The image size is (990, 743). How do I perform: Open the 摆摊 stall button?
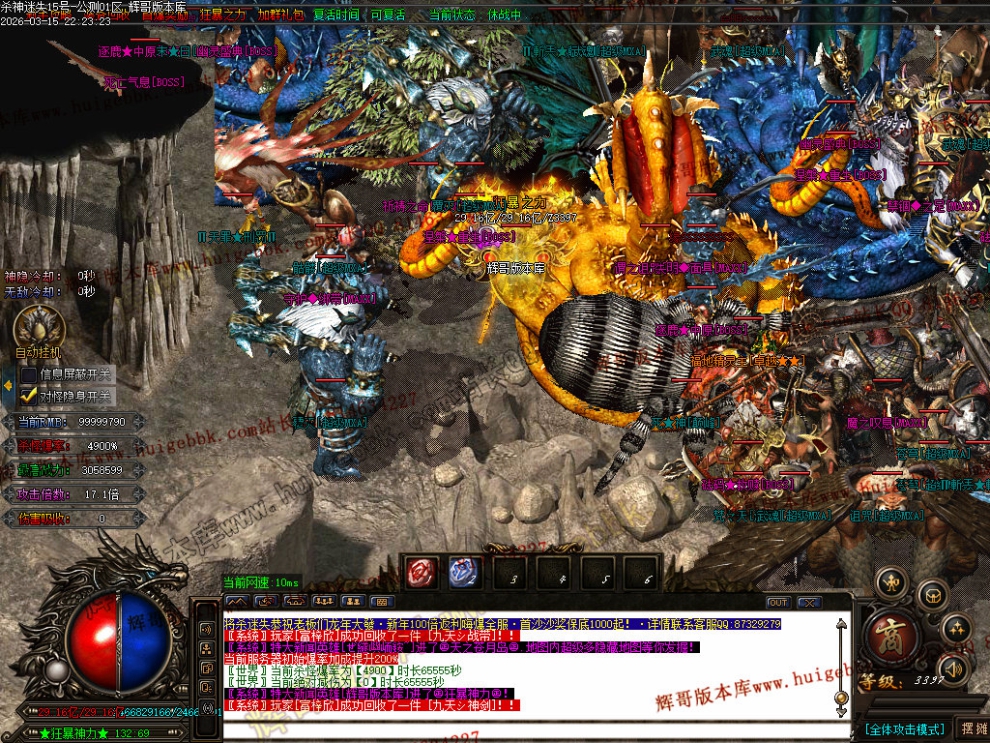pyautogui.click(x=972, y=728)
